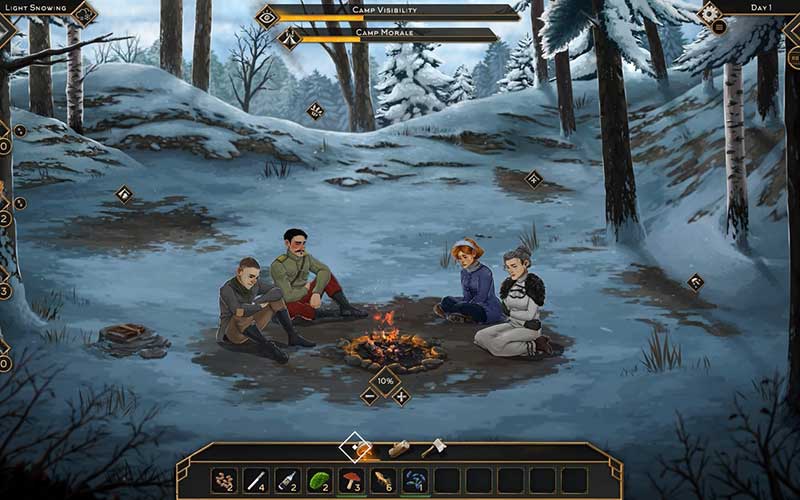
Task: Open the gear icon beside Day 1
Action: click(709, 12)
